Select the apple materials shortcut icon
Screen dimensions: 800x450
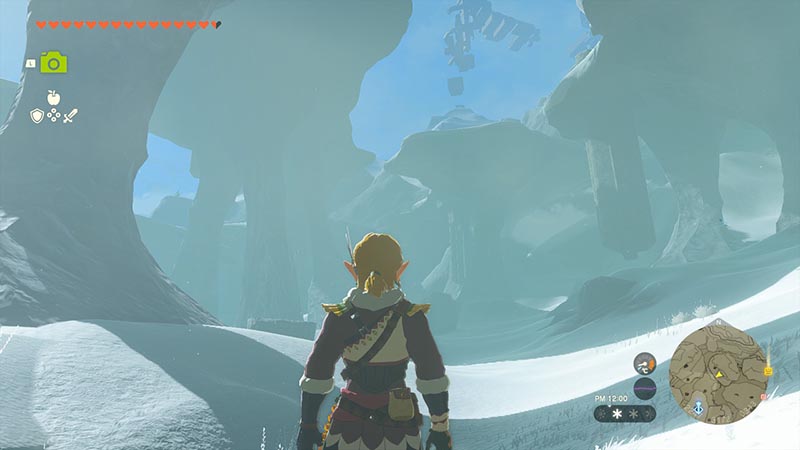click(x=53, y=98)
